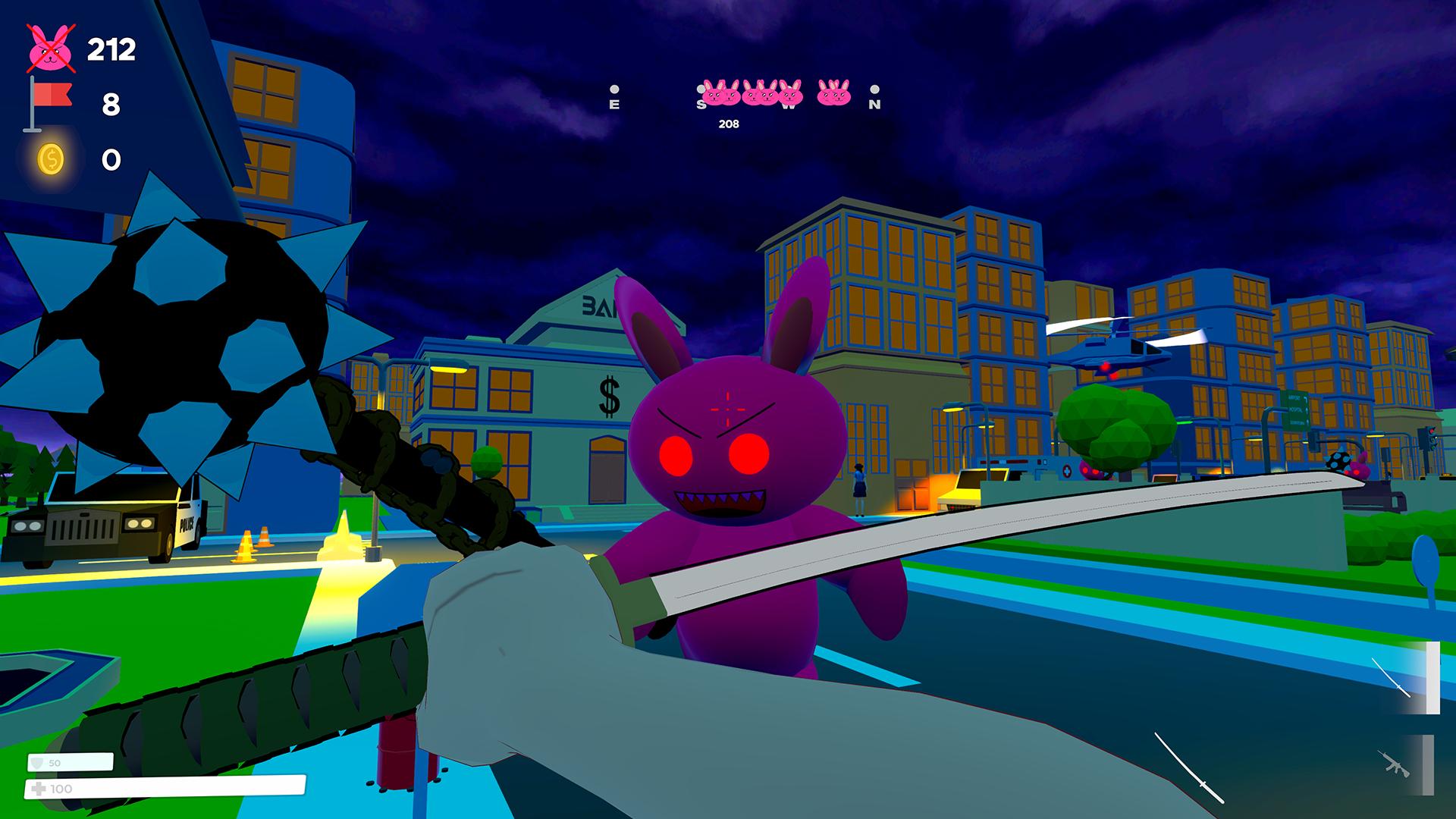Click the E marker on the compass

pos(614,104)
